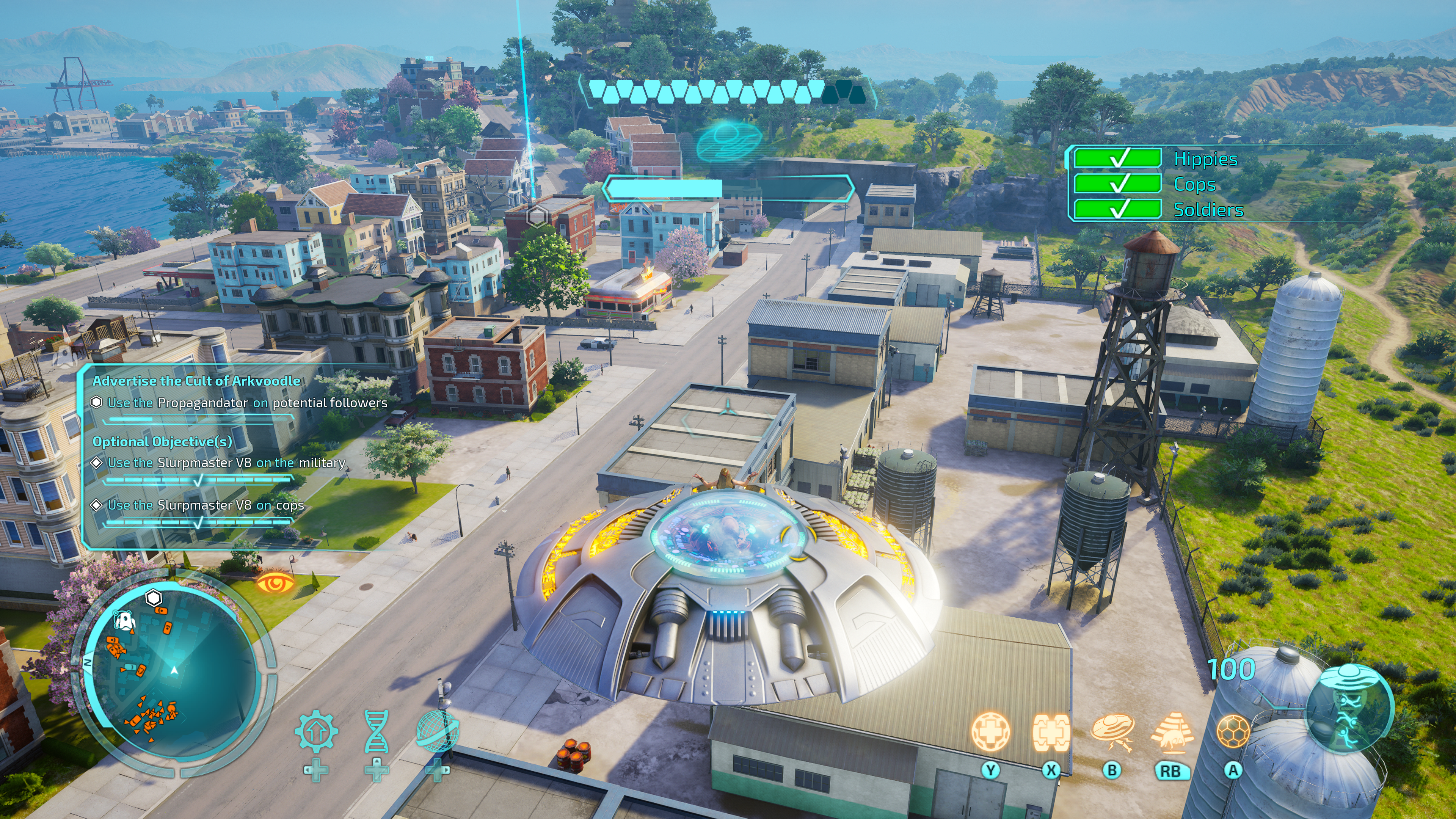
Task: Click the Soldiers checklist entry
Action: click(x=1208, y=210)
